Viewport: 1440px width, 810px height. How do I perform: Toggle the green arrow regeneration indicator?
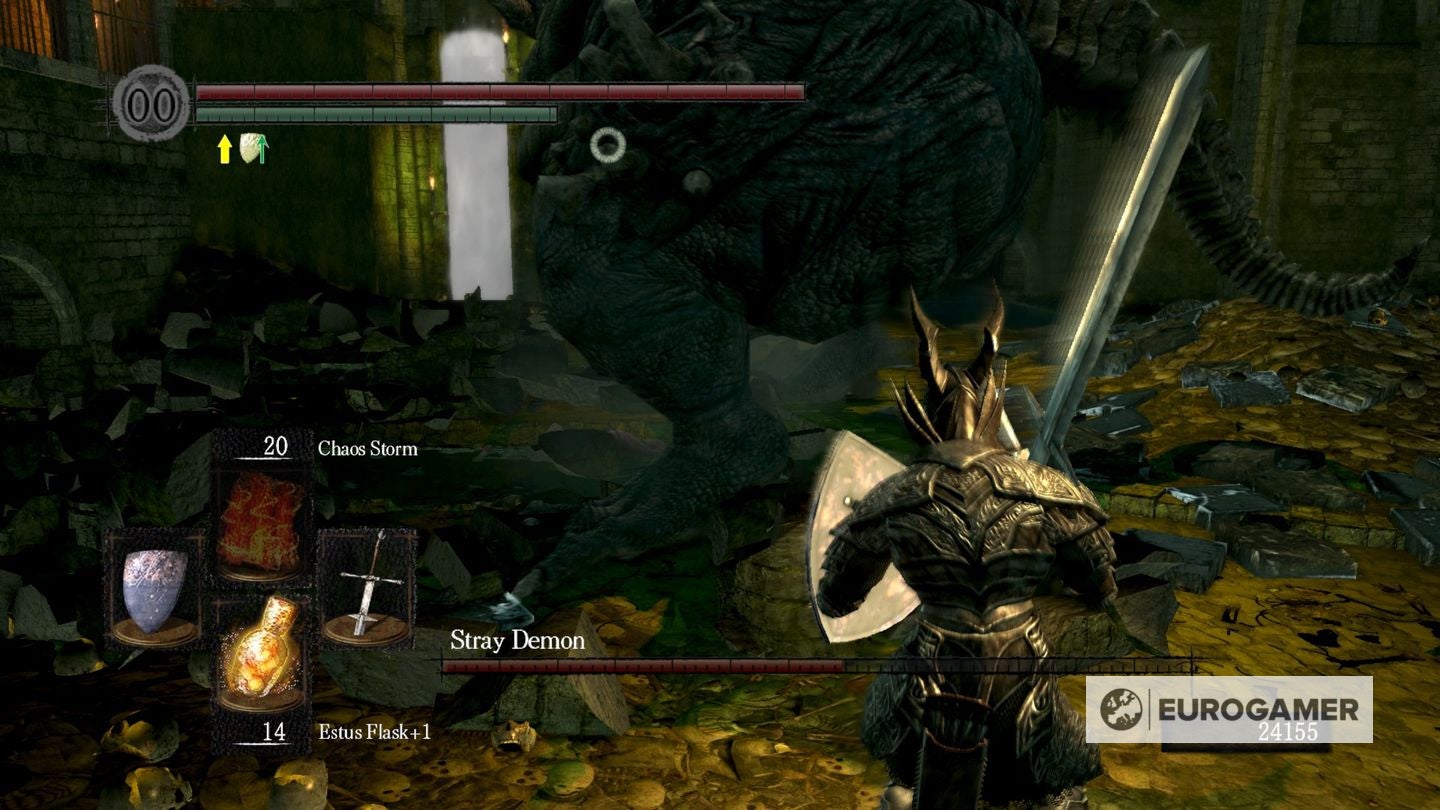coord(262,150)
